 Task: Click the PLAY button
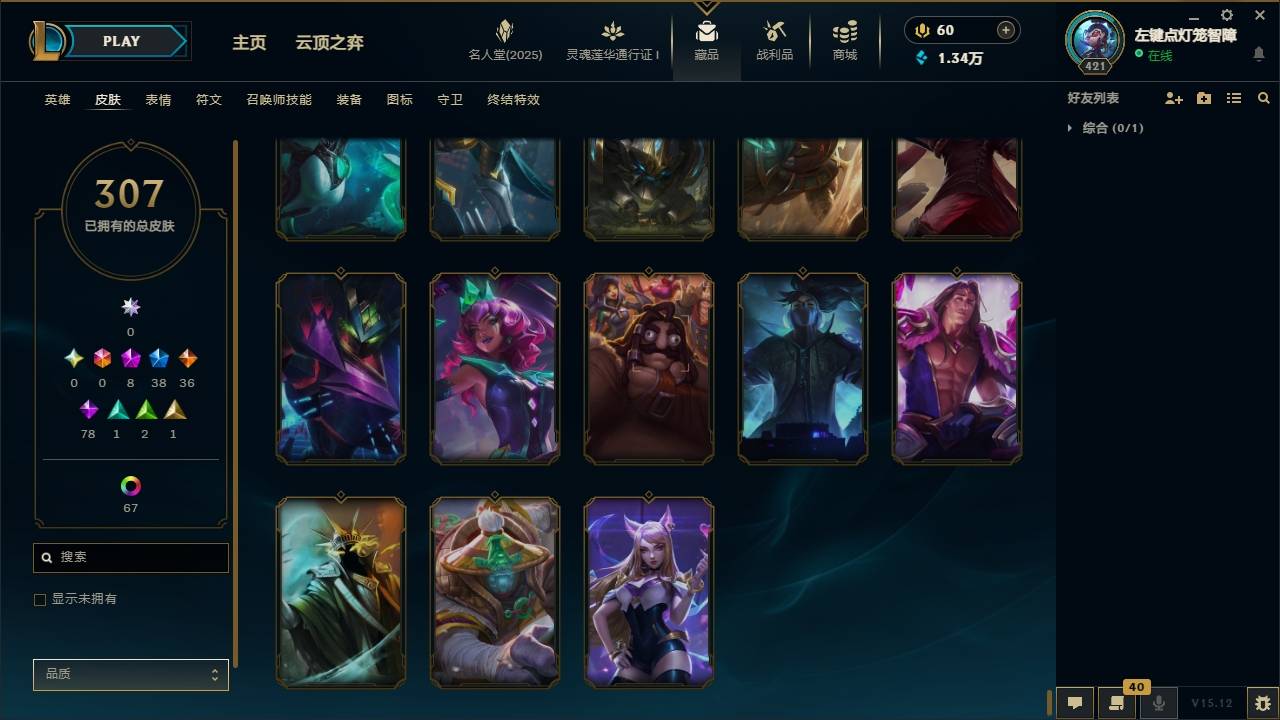pos(120,41)
